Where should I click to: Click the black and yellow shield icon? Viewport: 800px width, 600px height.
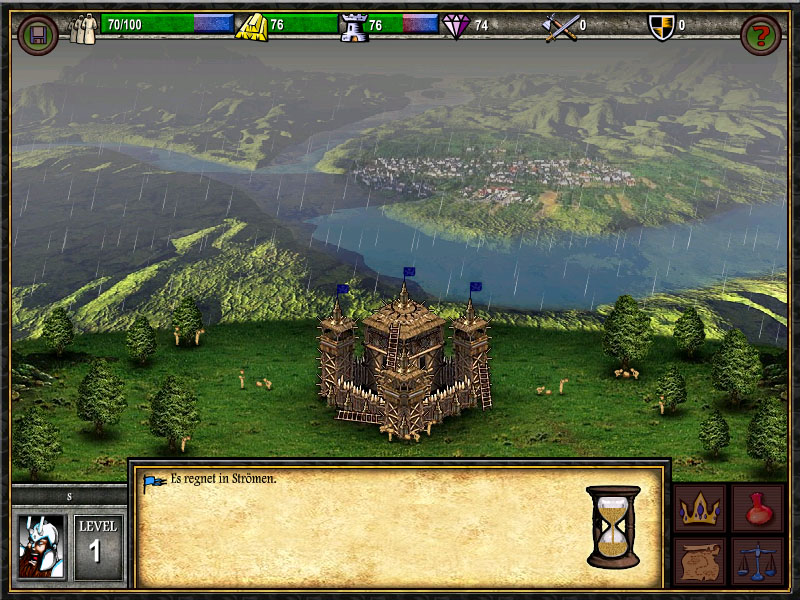click(661, 27)
